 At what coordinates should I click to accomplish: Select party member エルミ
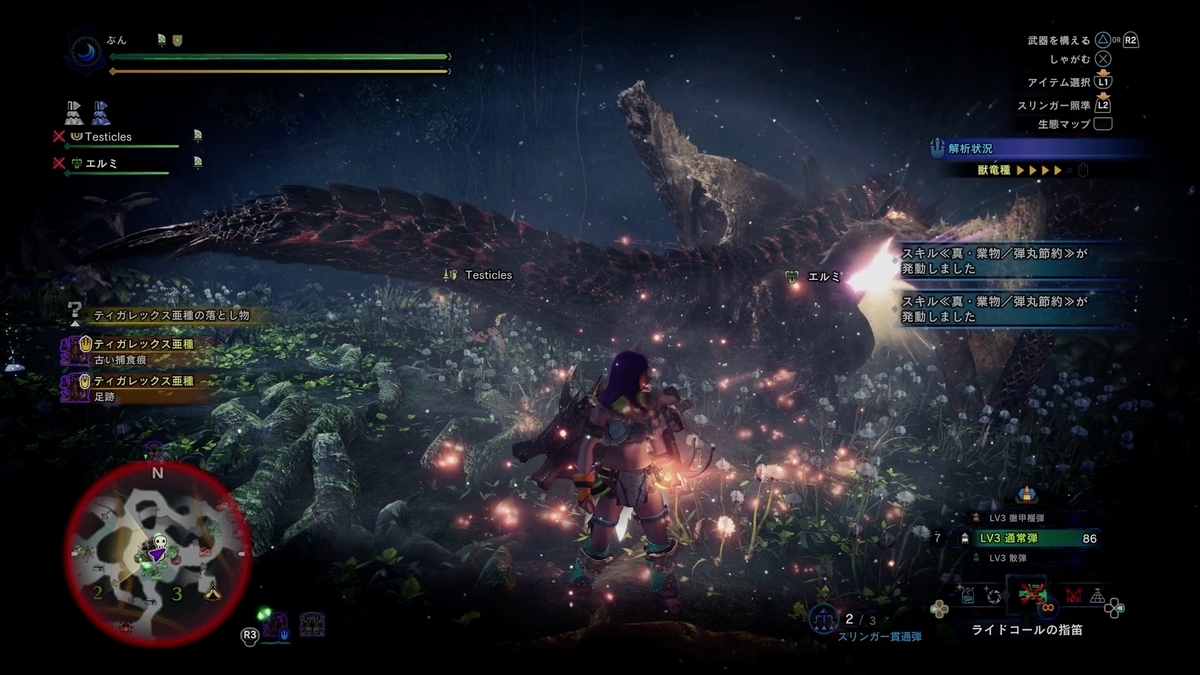[x=101, y=163]
